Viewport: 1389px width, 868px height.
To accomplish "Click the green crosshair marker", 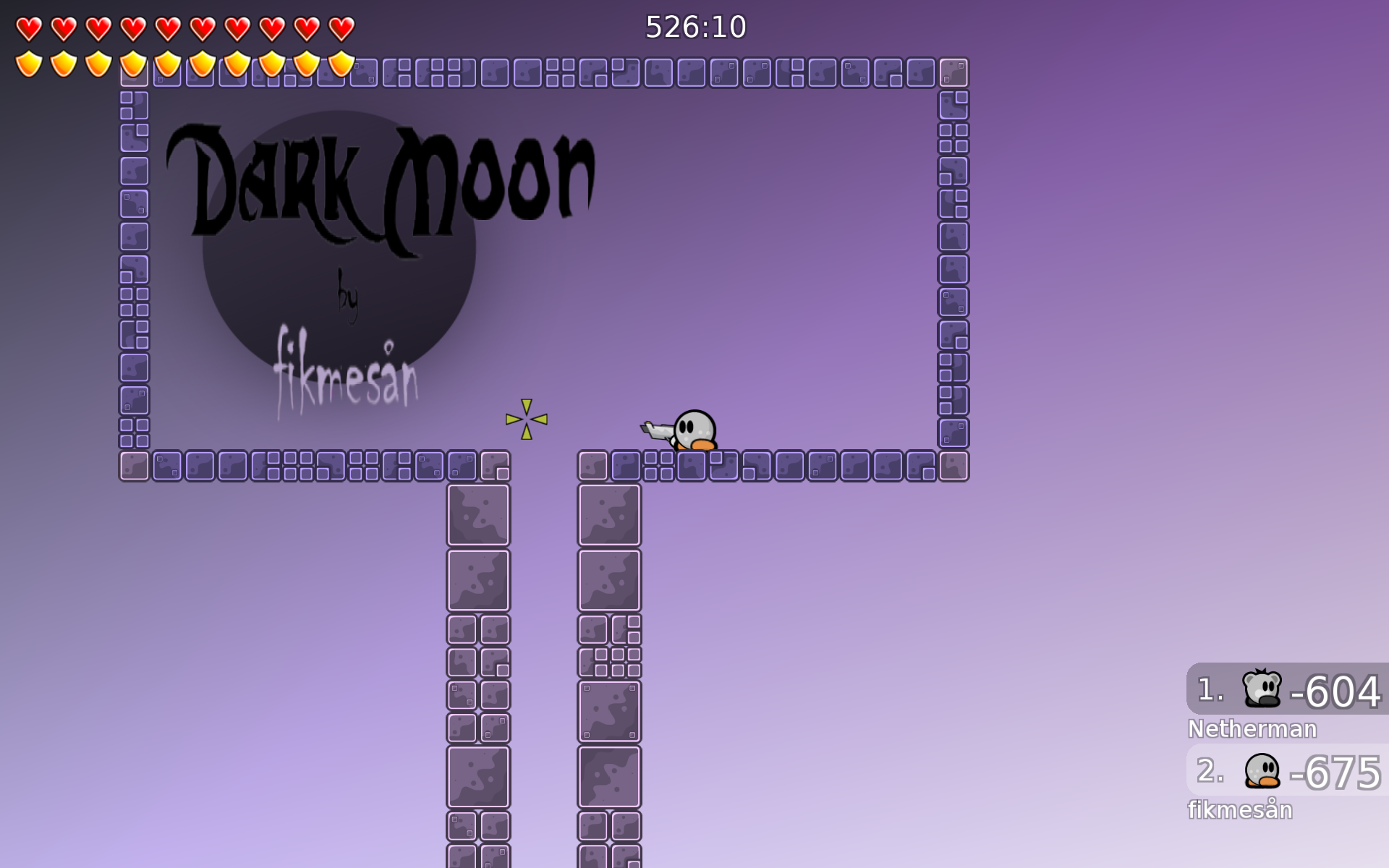I will coord(528,418).
